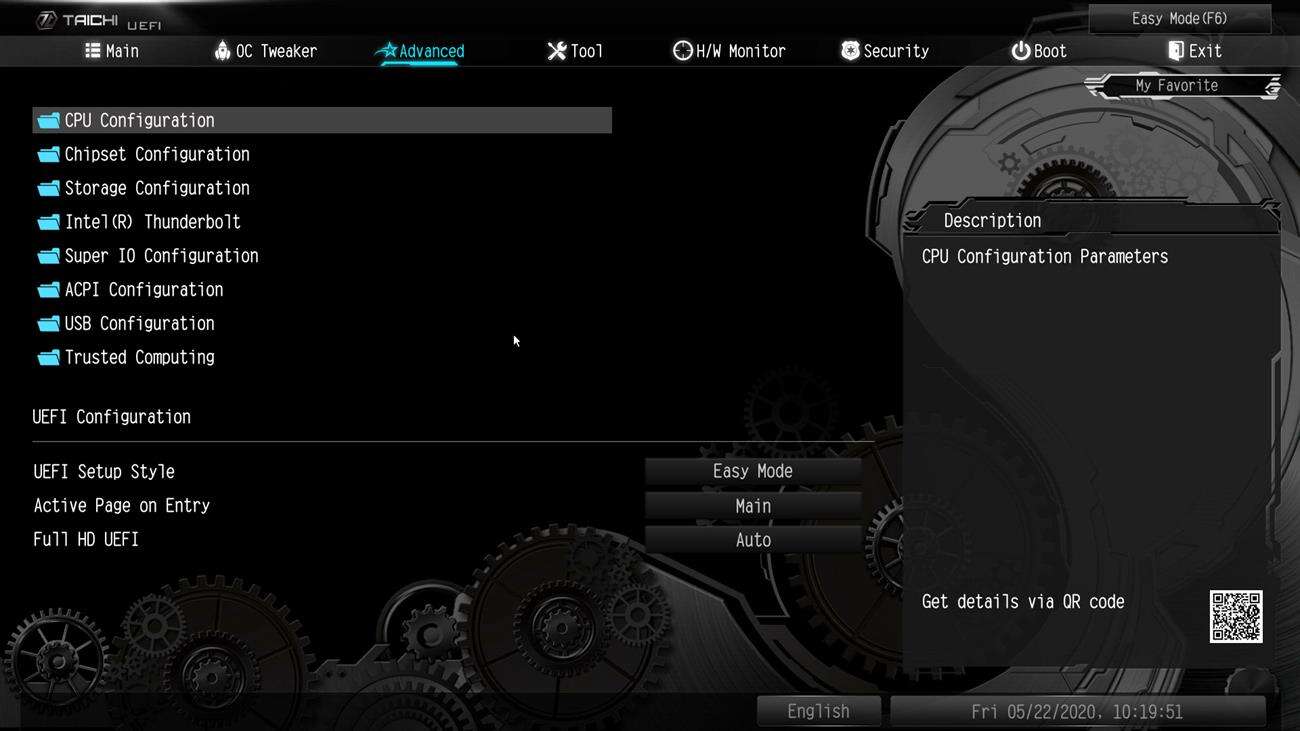Open Storage Configuration
Screen dimensions: 1300x731
pyautogui.click(x=157, y=189)
